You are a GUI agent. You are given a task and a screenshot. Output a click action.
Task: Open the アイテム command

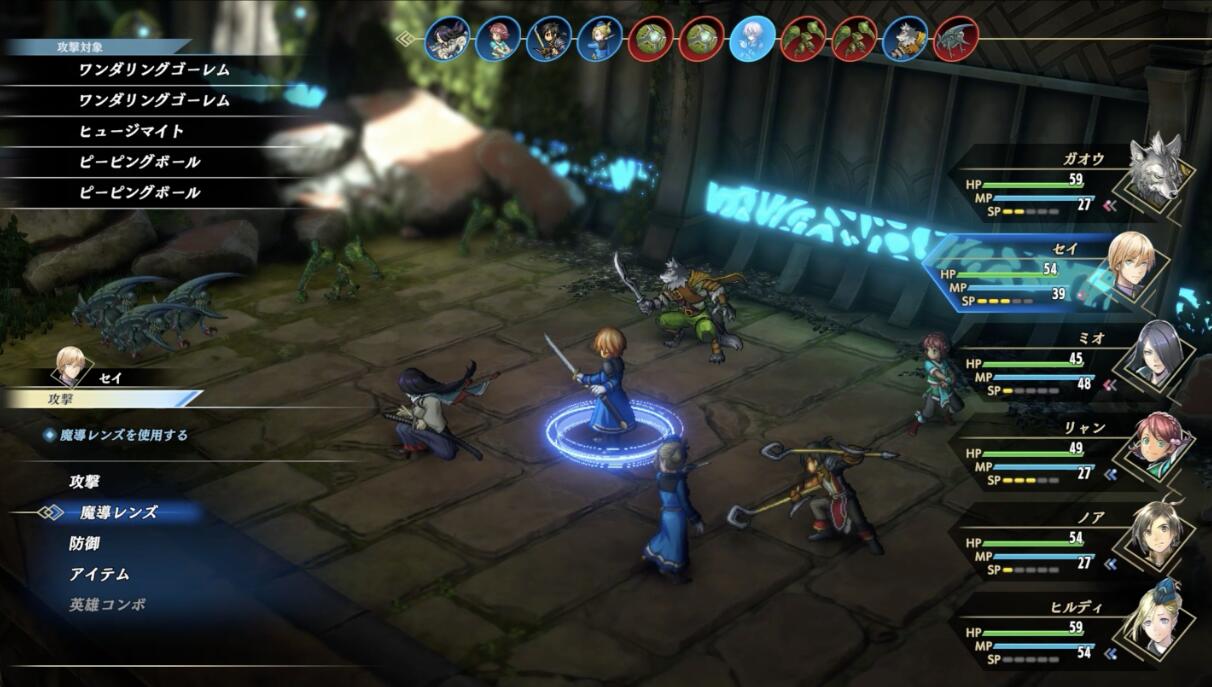[x=100, y=574]
